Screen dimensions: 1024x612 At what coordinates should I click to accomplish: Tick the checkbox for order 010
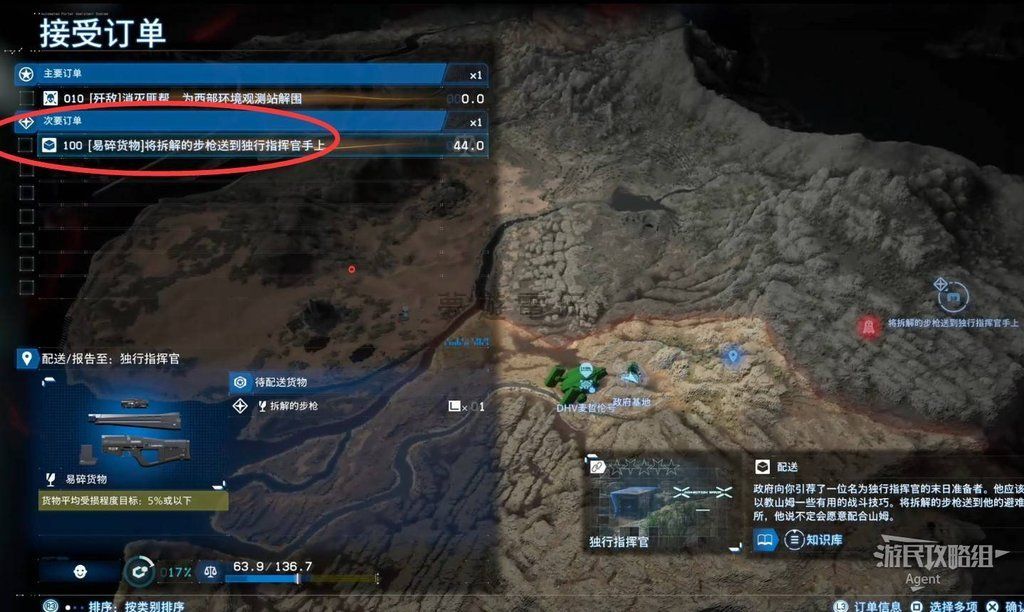coord(26,98)
